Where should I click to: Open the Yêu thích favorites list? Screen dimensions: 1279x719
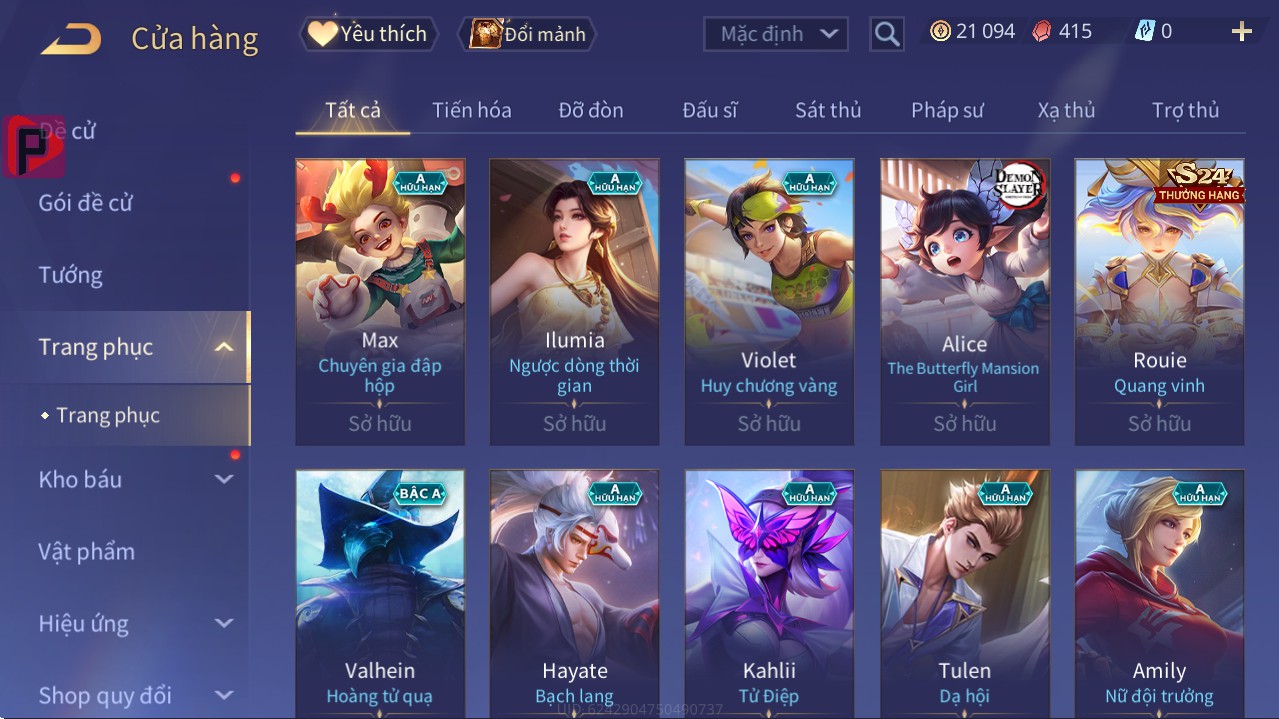[x=367, y=34]
